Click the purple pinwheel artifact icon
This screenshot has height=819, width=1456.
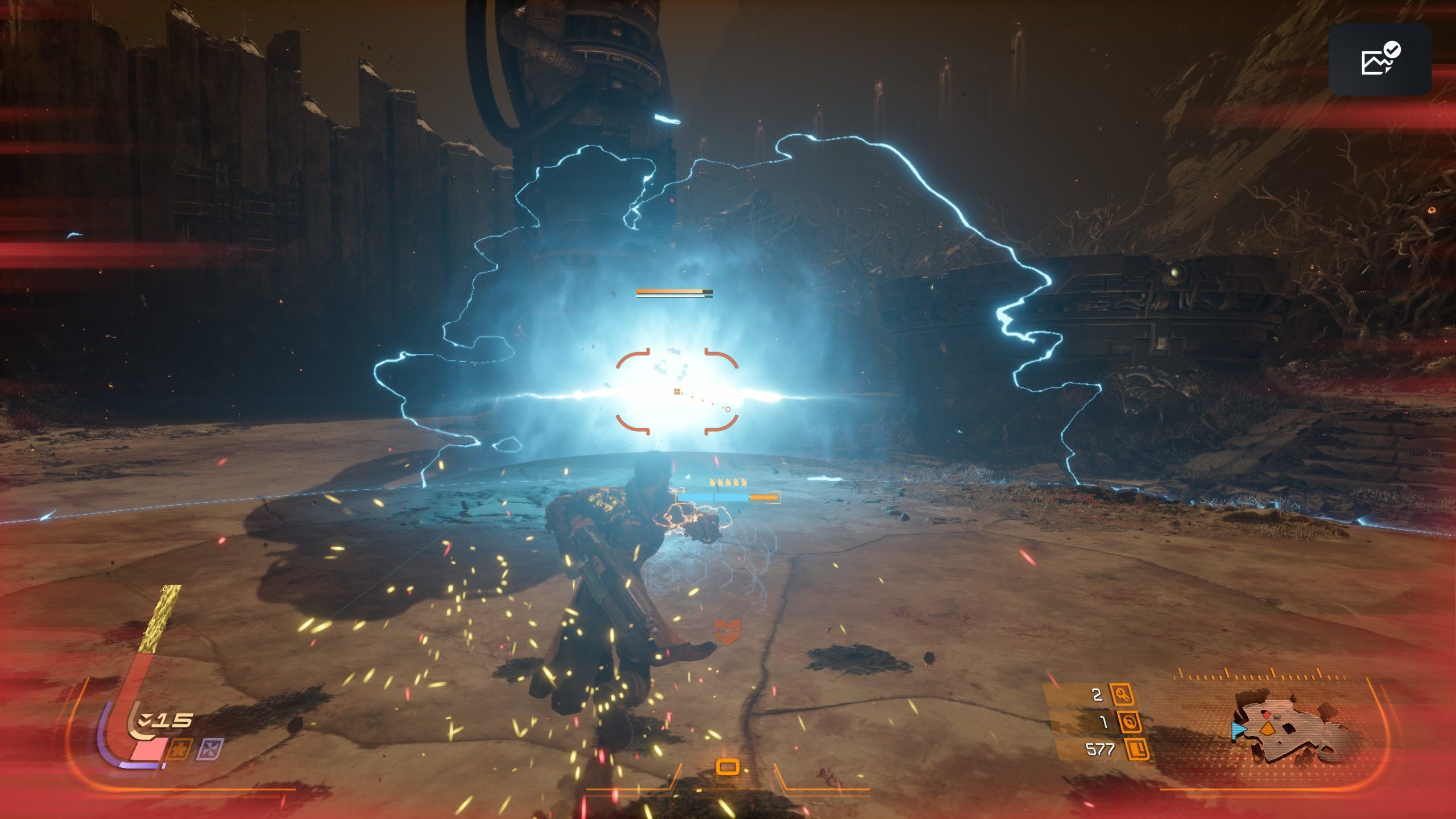click(x=210, y=749)
